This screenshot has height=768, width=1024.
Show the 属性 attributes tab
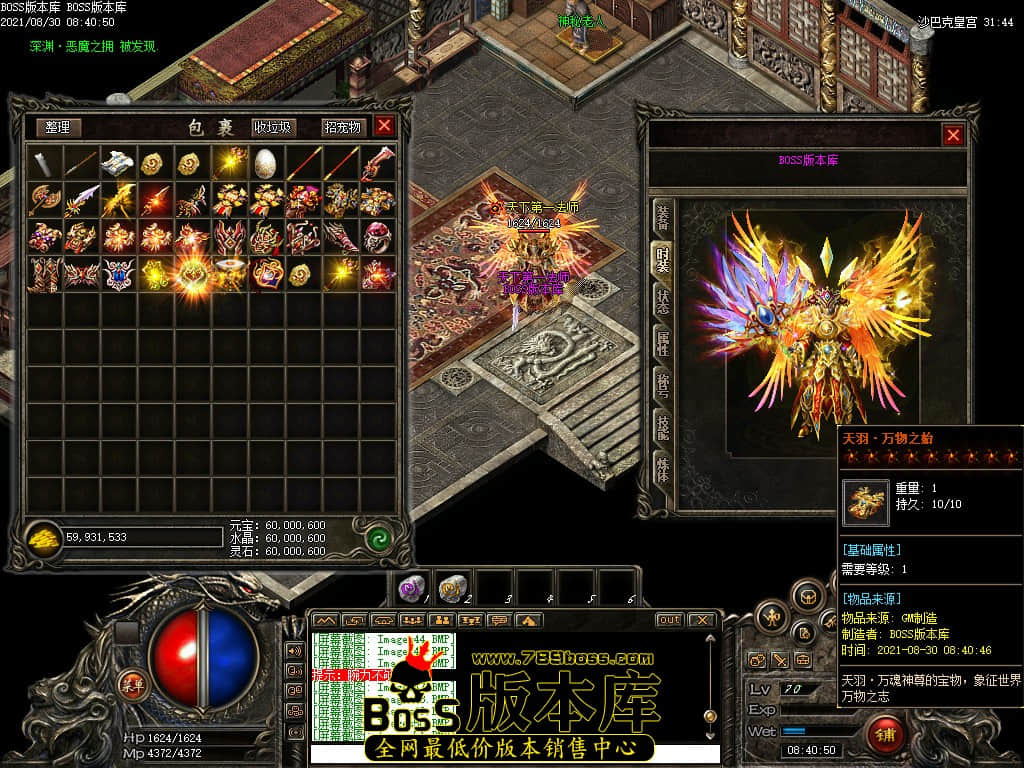click(x=662, y=343)
